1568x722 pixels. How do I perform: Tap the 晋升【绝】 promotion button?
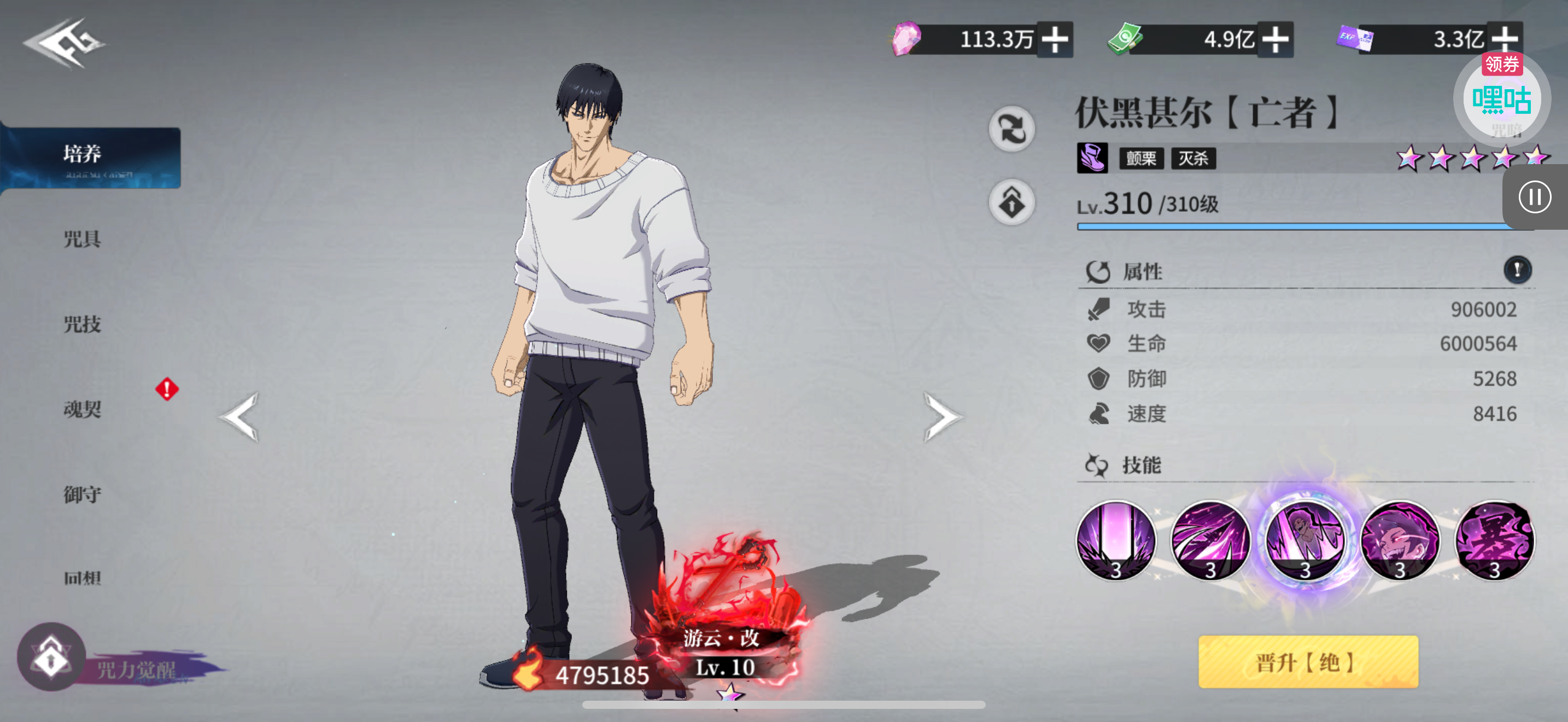pyautogui.click(x=1307, y=662)
